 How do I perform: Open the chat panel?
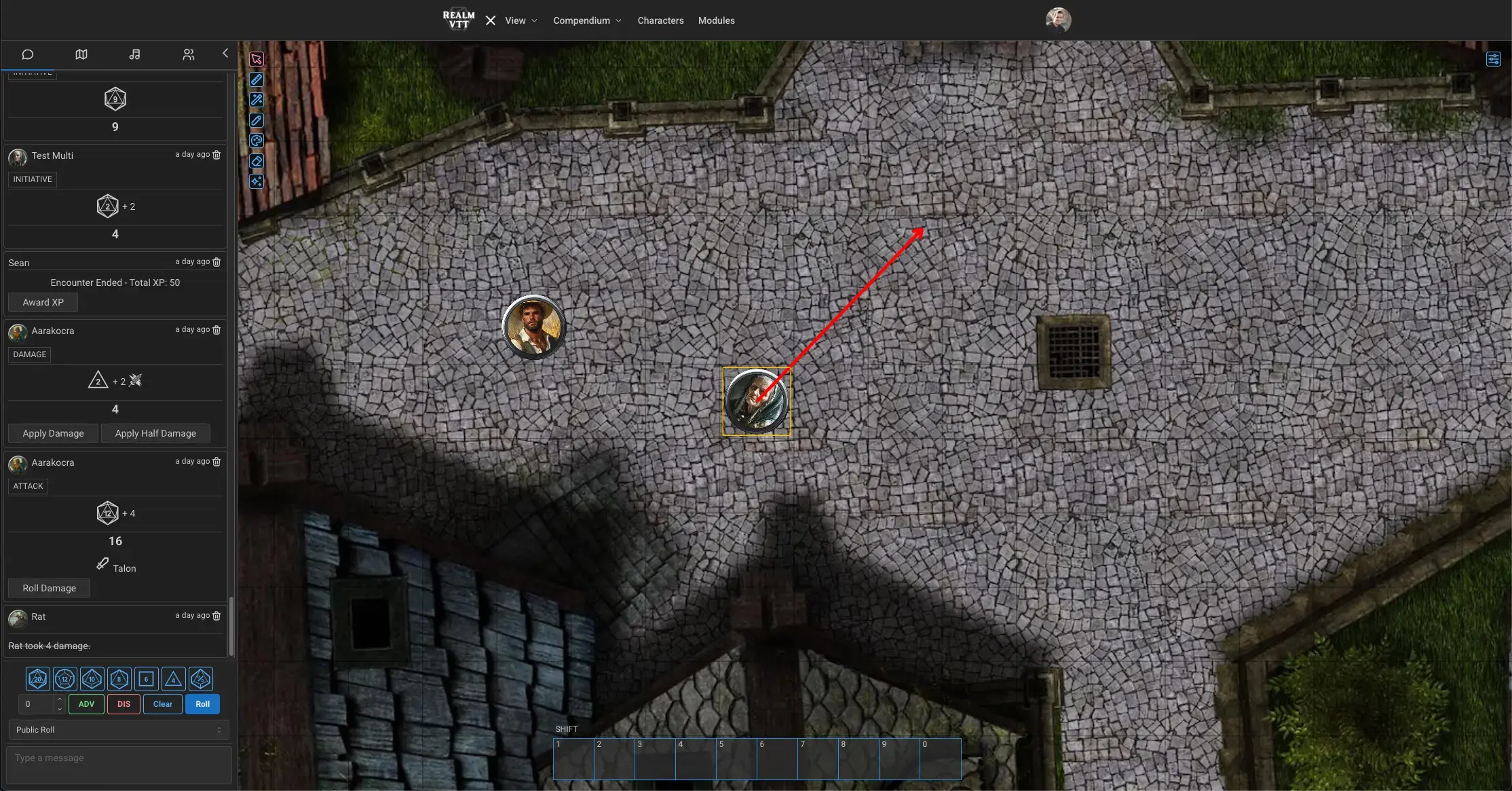(x=27, y=54)
